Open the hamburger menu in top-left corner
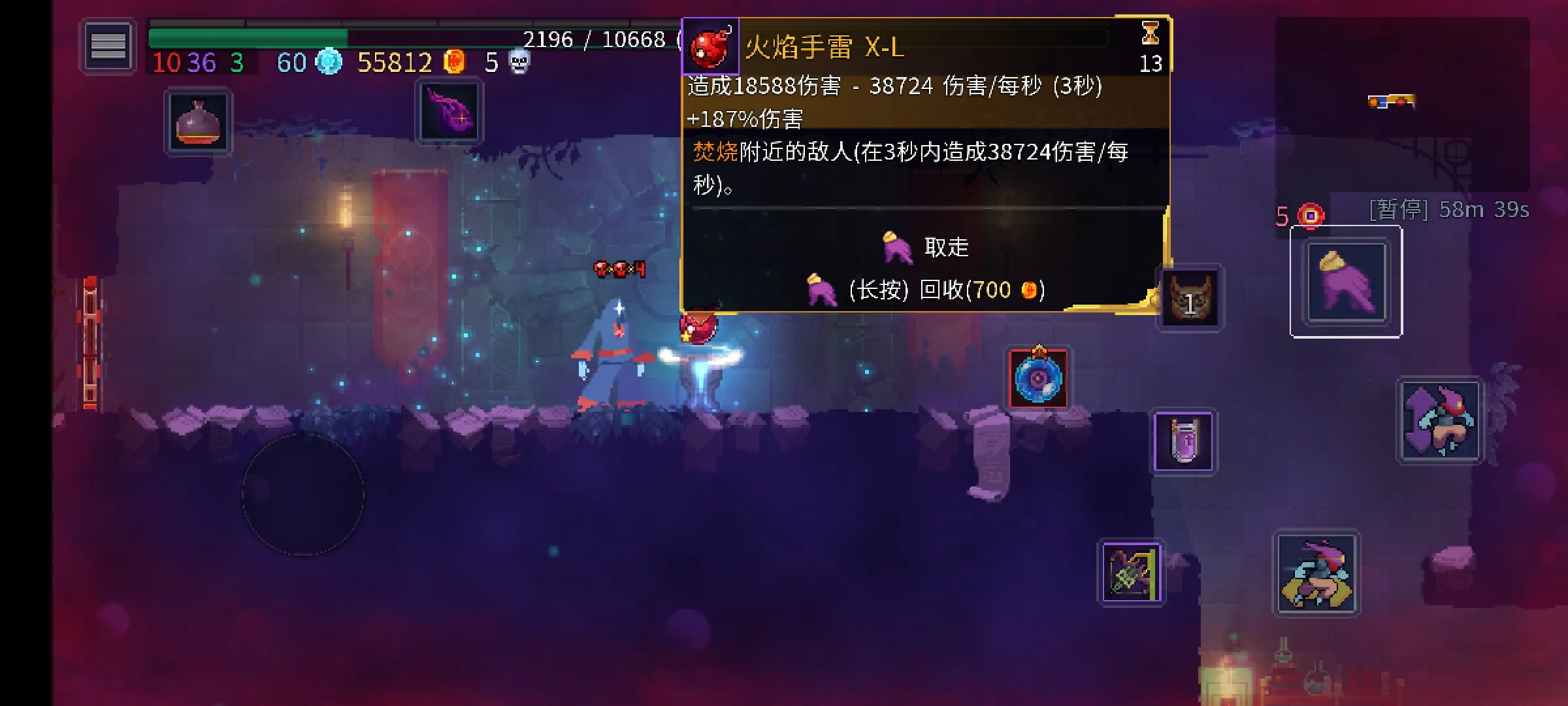This screenshot has height=706, width=1568. pos(110,46)
